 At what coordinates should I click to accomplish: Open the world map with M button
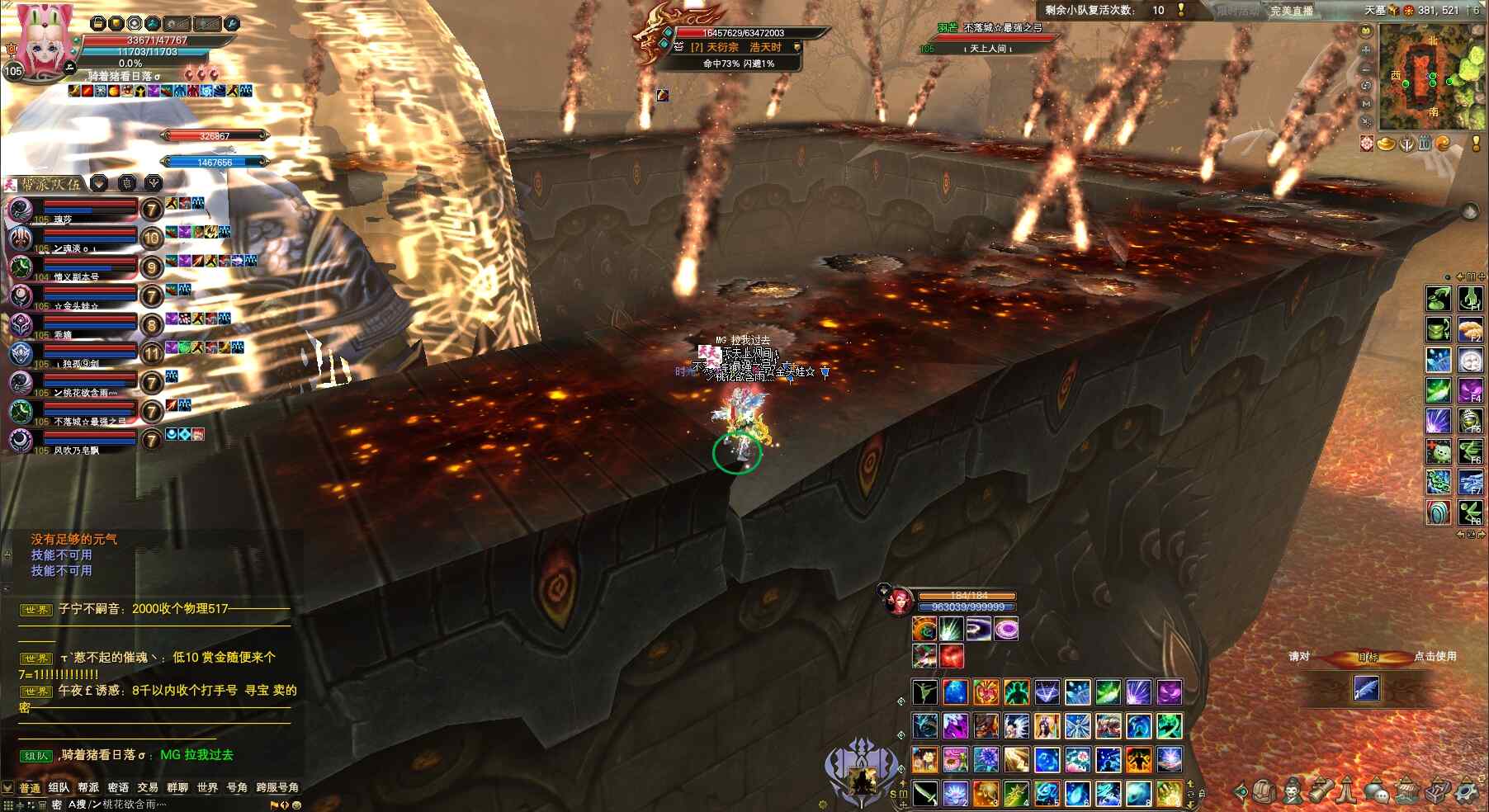1366,104
